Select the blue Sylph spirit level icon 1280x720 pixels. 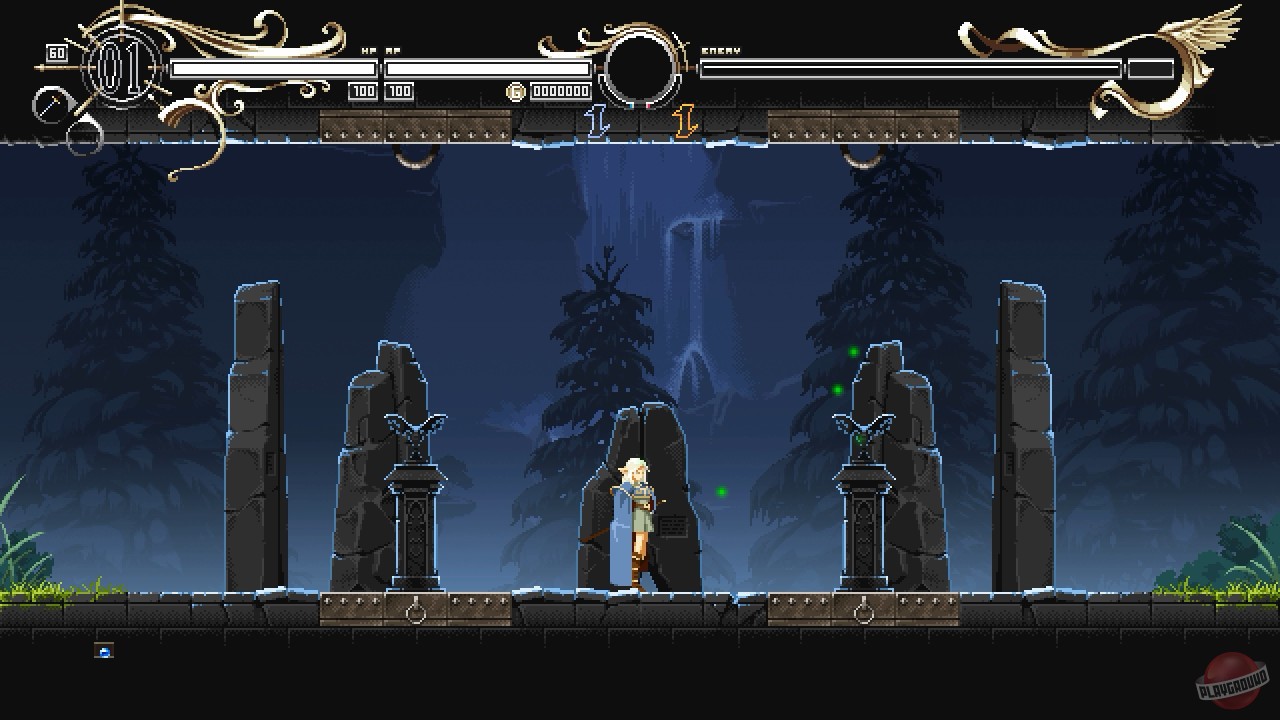tap(597, 118)
